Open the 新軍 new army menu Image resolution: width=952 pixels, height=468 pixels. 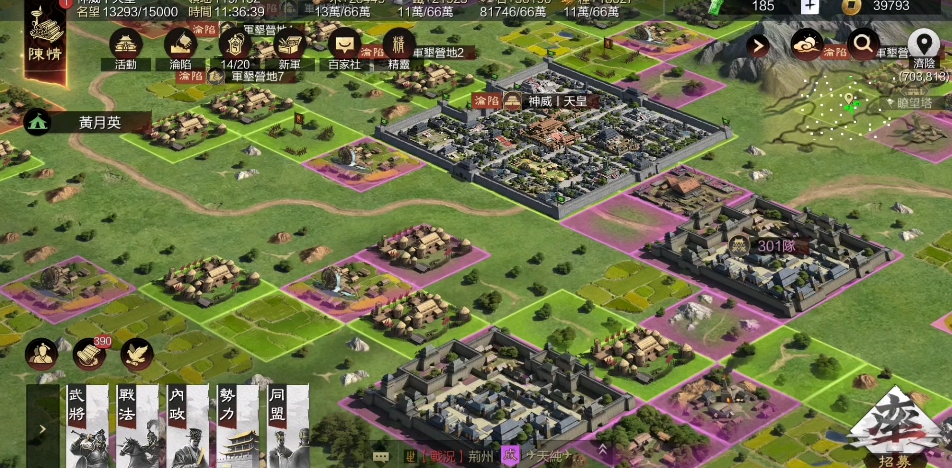tap(290, 48)
